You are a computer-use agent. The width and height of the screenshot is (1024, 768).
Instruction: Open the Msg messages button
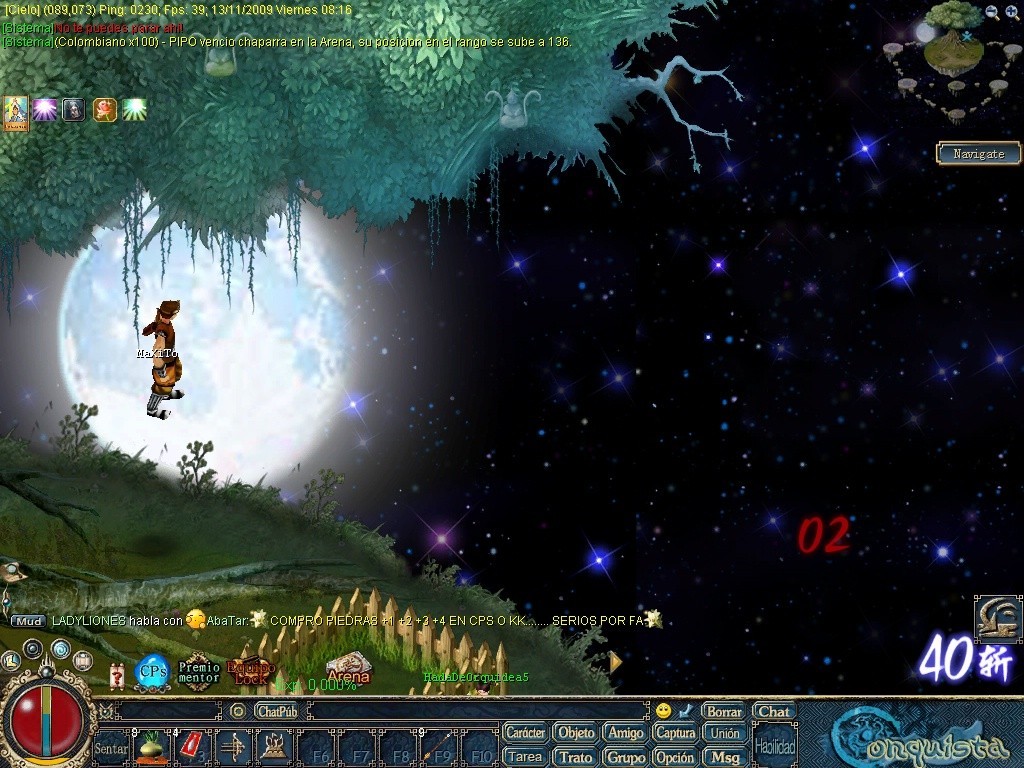(x=725, y=757)
